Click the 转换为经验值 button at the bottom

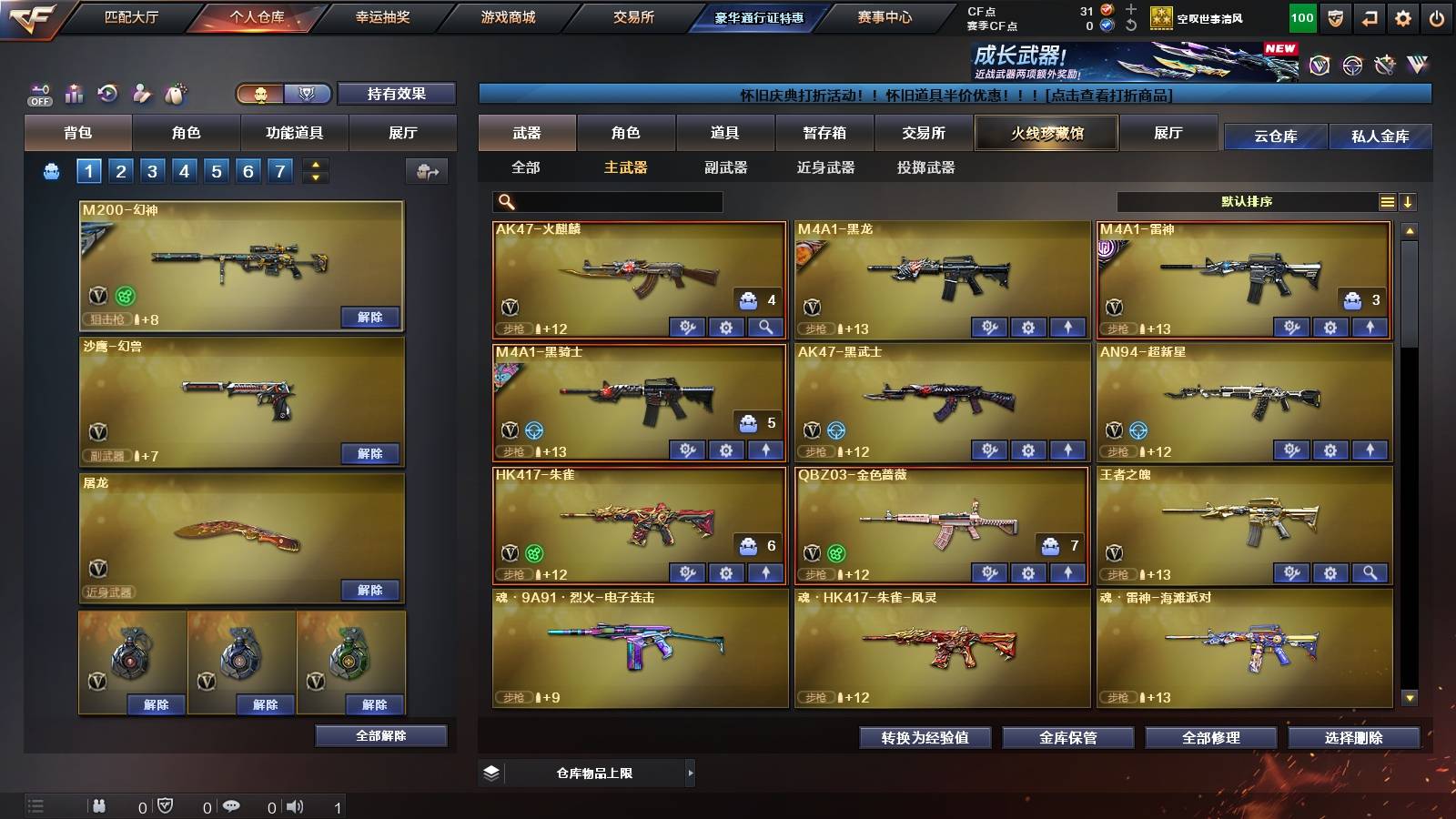point(925,738)
